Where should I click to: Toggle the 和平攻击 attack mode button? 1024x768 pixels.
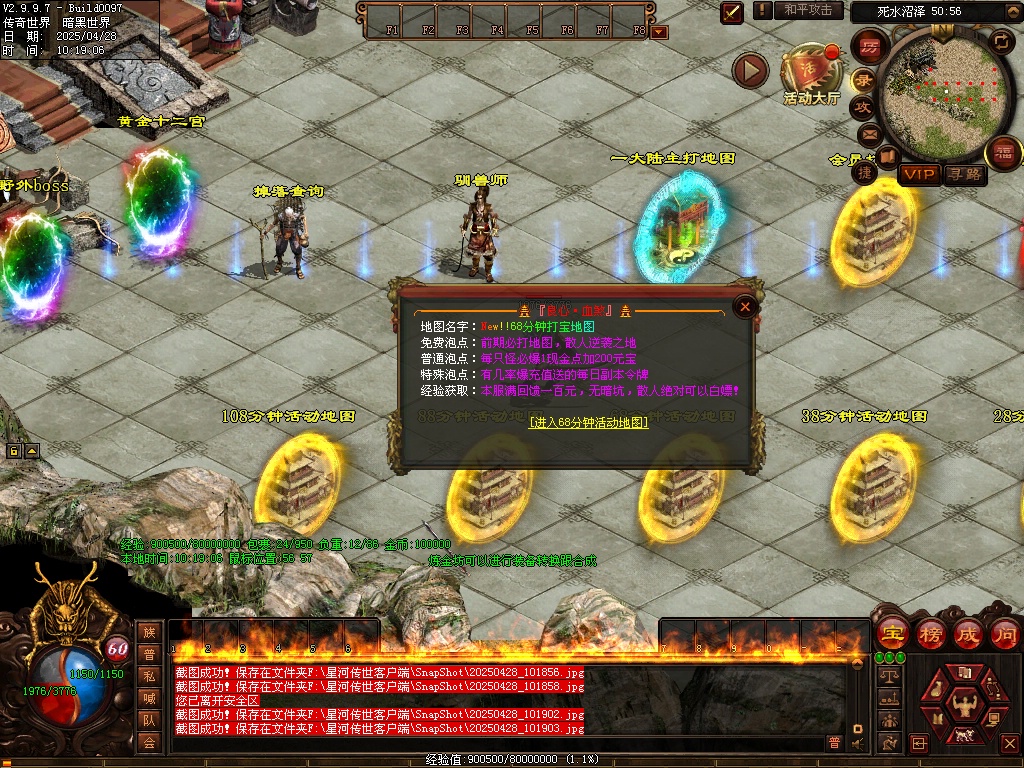[x=808, y=10]
